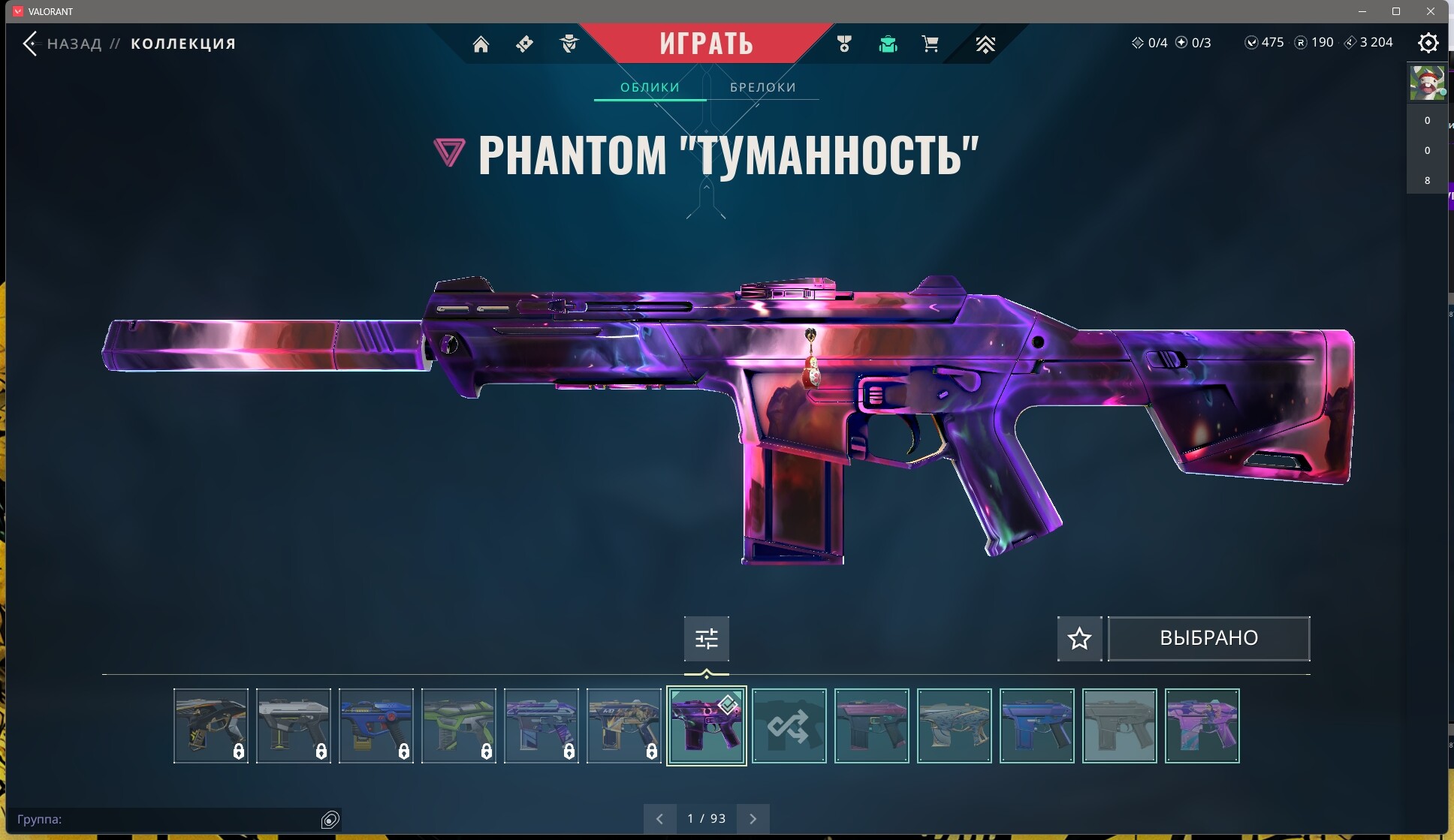Toggle the favorite star button
The image size is (1454, 840).
(1079, 639)
